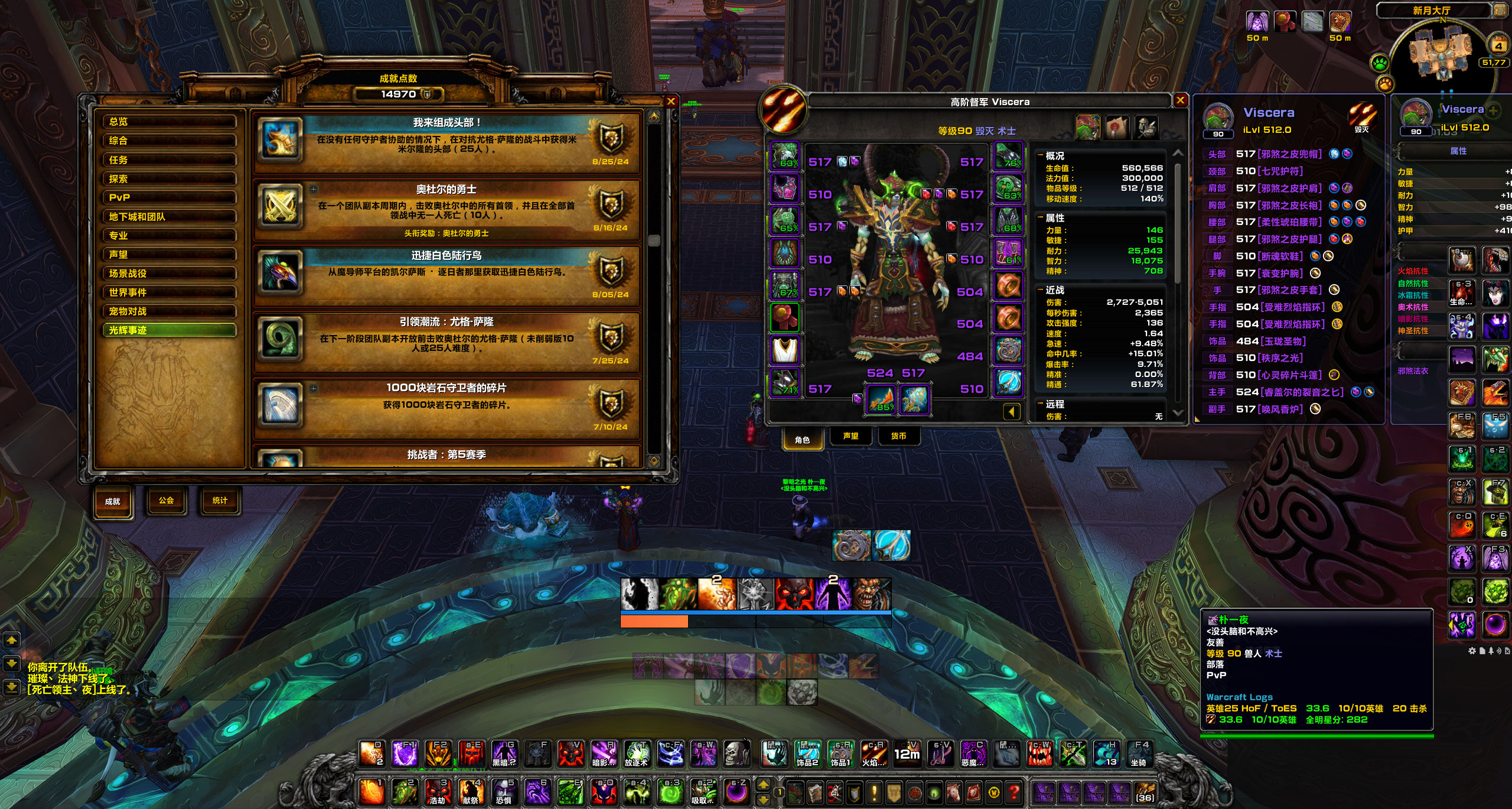The width and height of the screenshot is (1512, 809).
Task: Open the PvP achievement category
Action: (170, 197)
